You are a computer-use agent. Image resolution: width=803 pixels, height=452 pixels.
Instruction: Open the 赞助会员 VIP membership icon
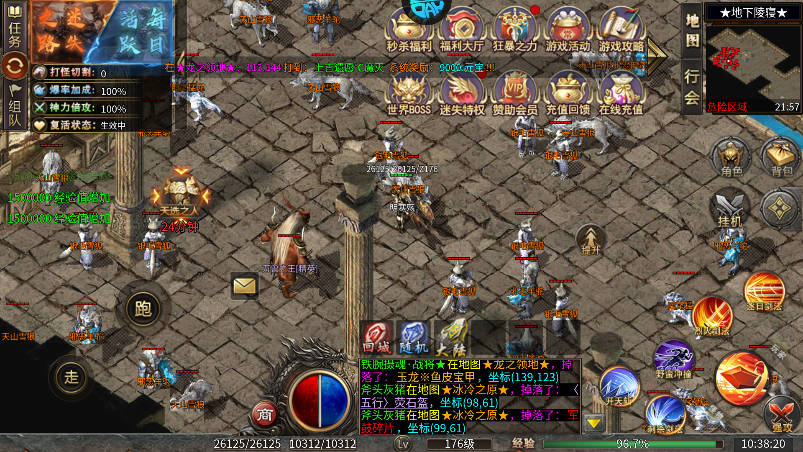(x=515, y=91)
